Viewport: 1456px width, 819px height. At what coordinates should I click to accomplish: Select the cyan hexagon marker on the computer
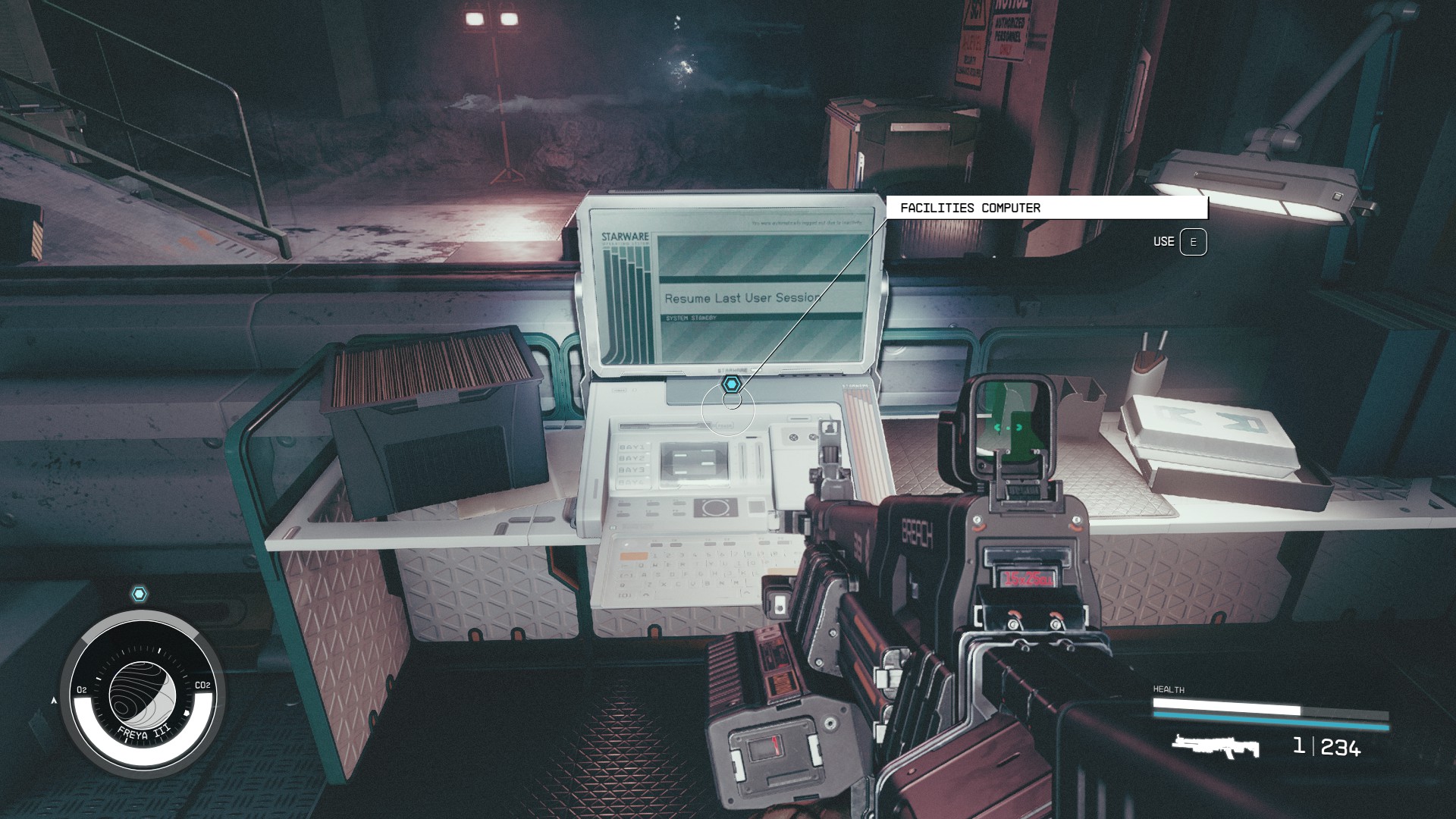point(730,384)
